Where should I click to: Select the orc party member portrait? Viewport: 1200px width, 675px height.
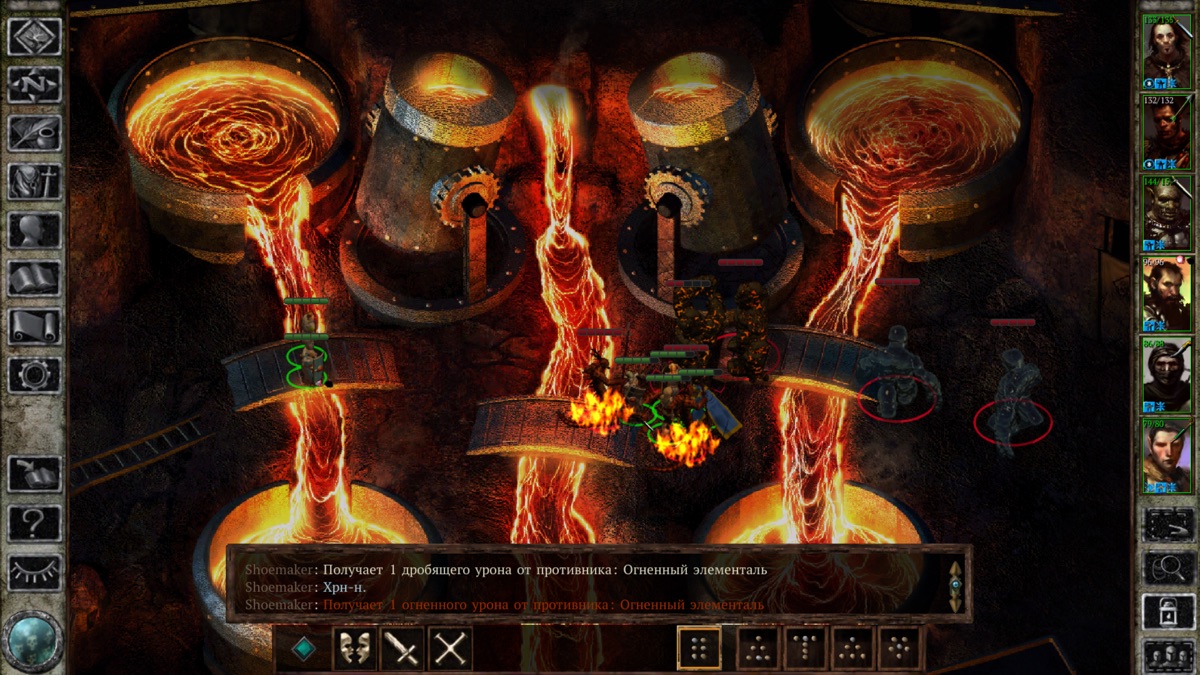1167,212
